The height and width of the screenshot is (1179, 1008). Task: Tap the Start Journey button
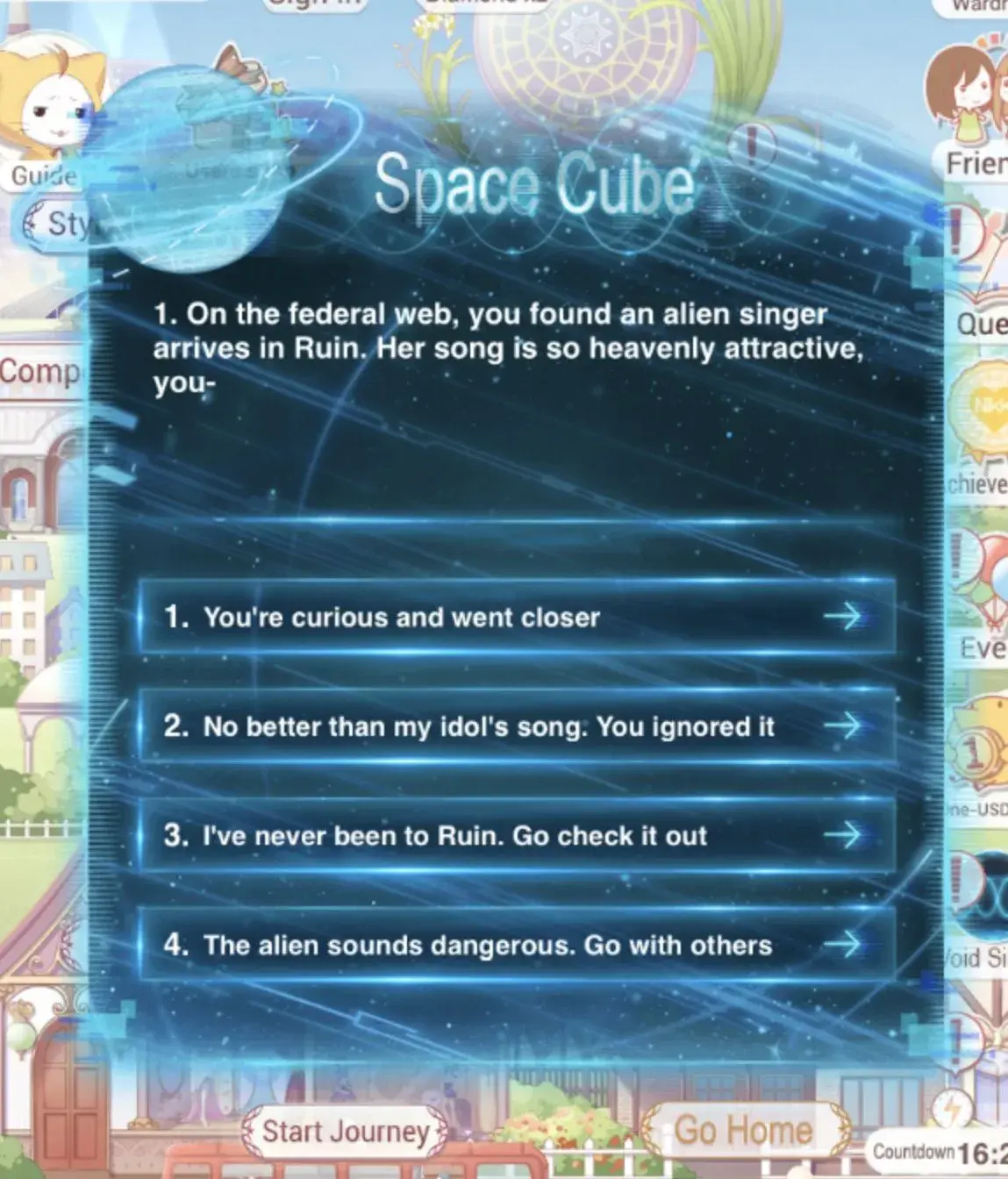(x=346, y=1131)
